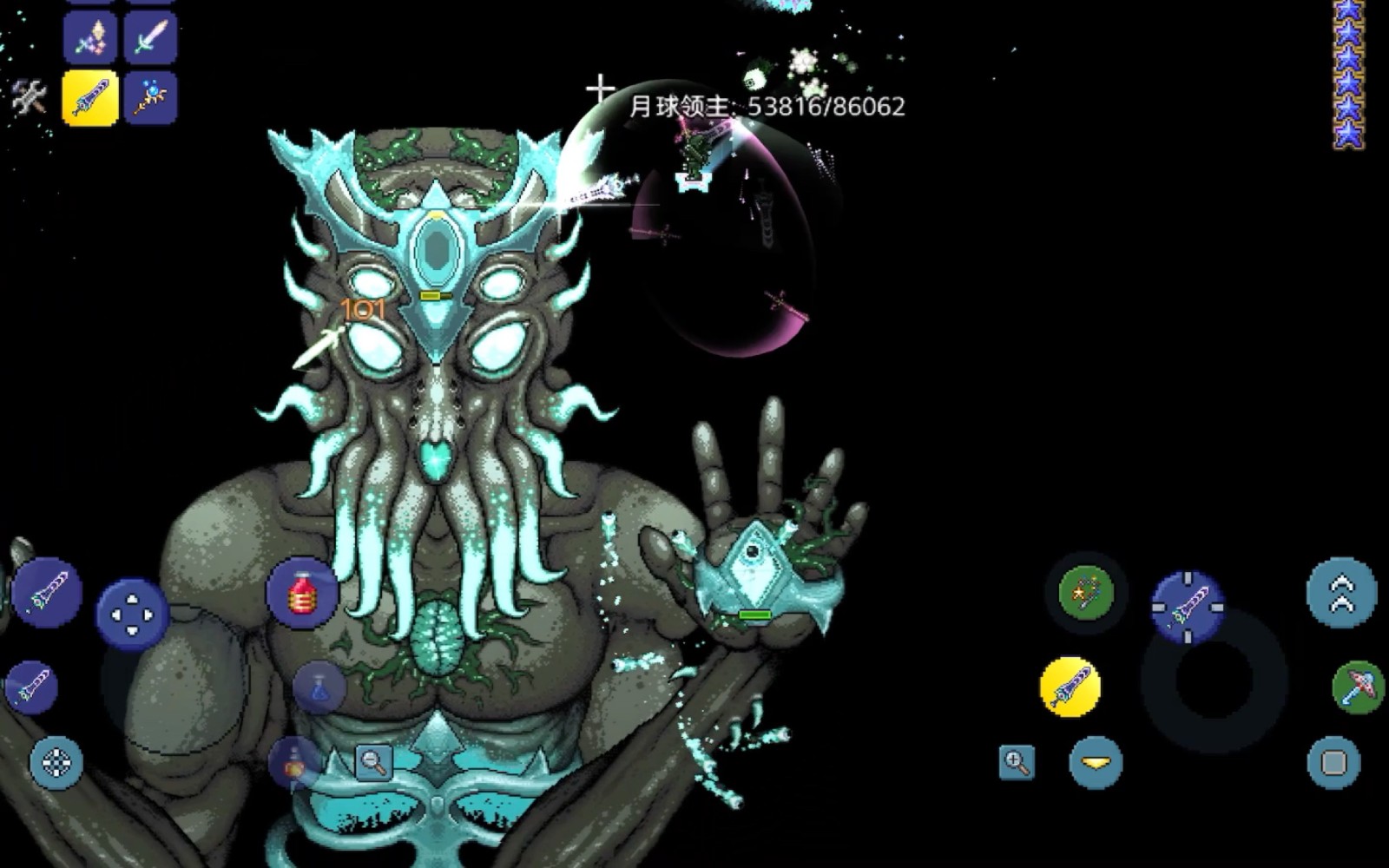Tap the yellow down-arrow drop button

point(1096,762)
